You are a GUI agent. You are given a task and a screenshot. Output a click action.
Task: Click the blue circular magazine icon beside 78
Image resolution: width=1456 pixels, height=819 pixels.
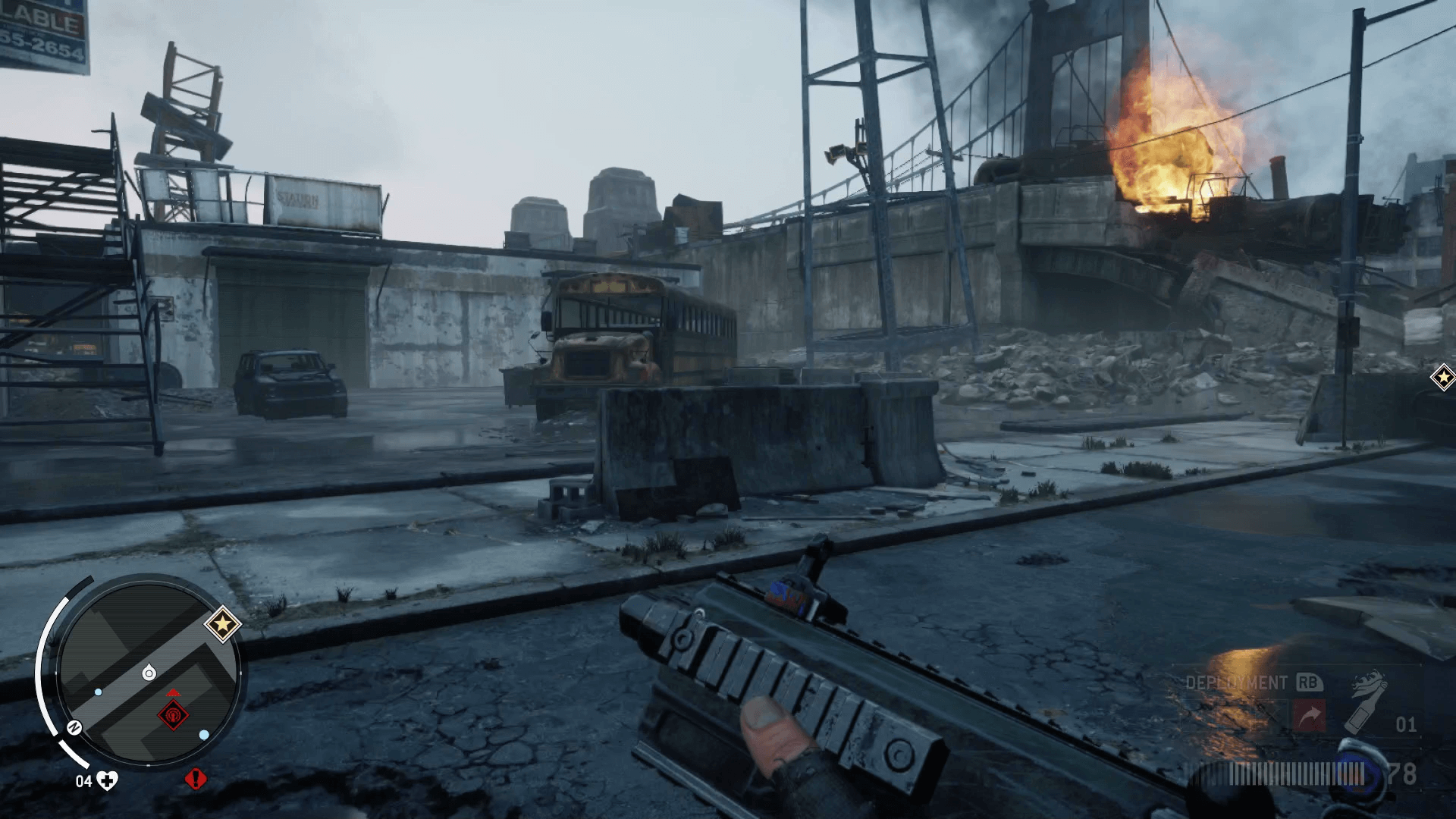1357,773
